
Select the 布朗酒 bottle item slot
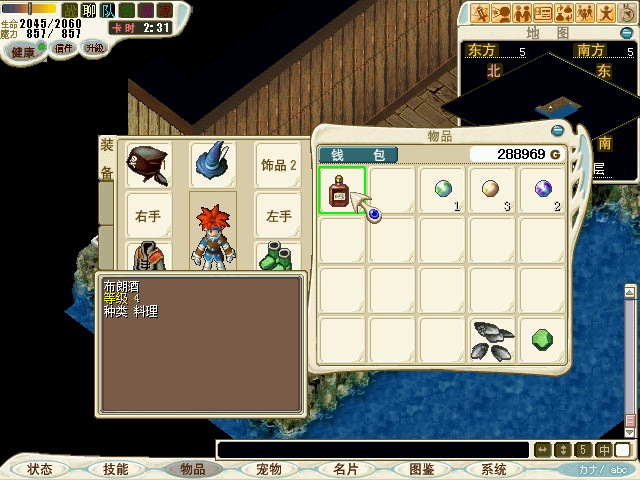point(342,190)
